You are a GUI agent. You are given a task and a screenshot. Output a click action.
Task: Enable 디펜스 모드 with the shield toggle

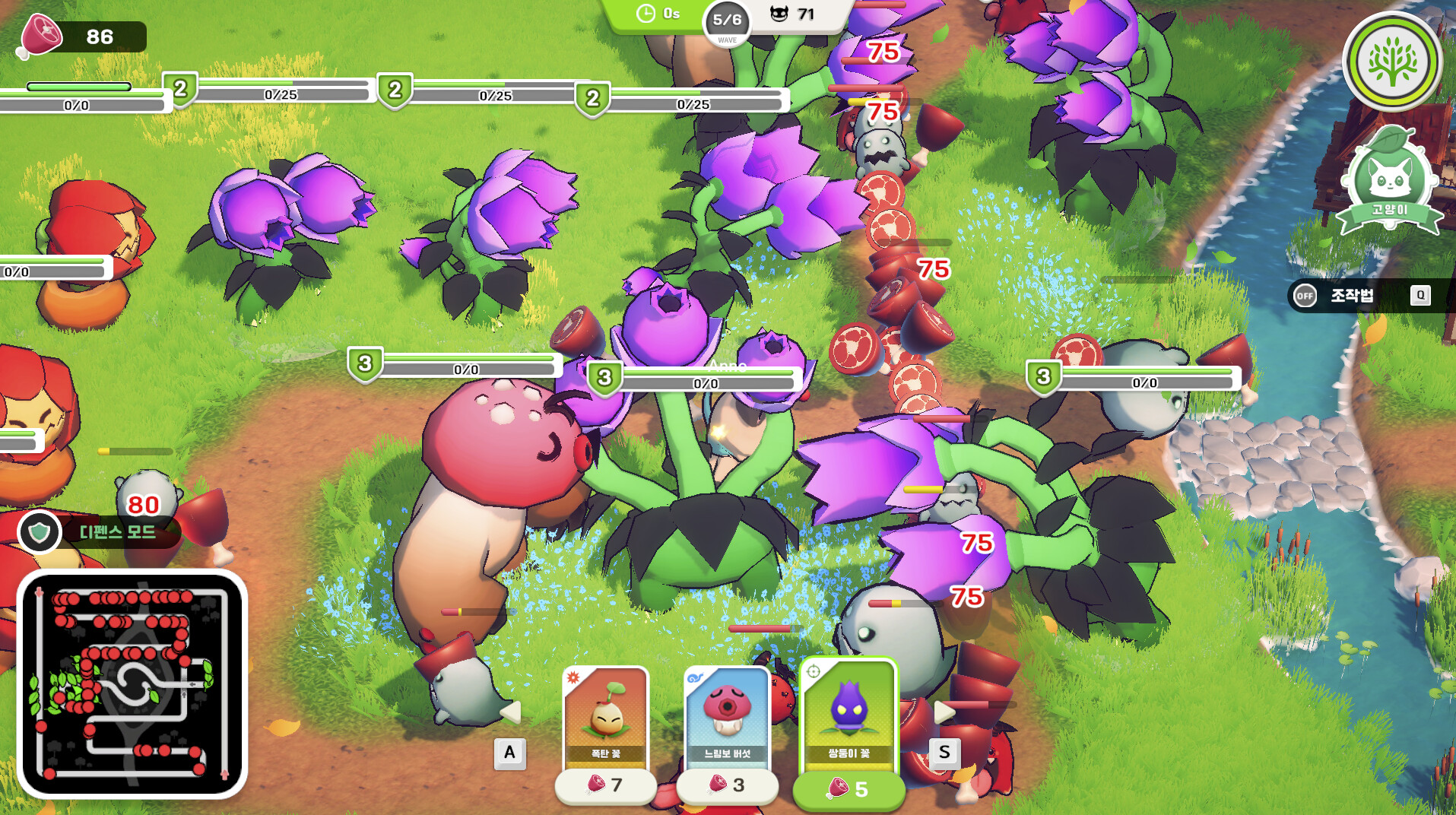coord(42,532)
